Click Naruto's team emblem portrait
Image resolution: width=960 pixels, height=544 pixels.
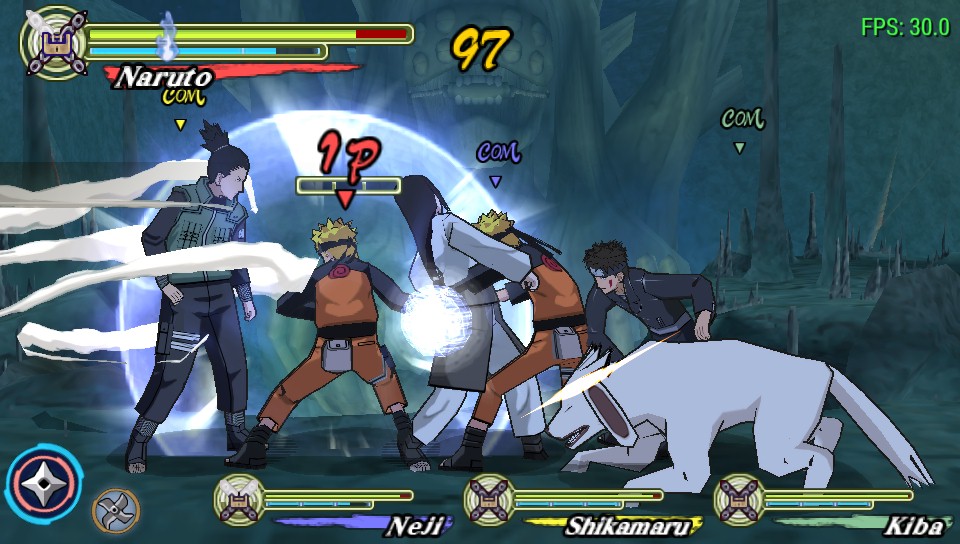pos(52,40)
